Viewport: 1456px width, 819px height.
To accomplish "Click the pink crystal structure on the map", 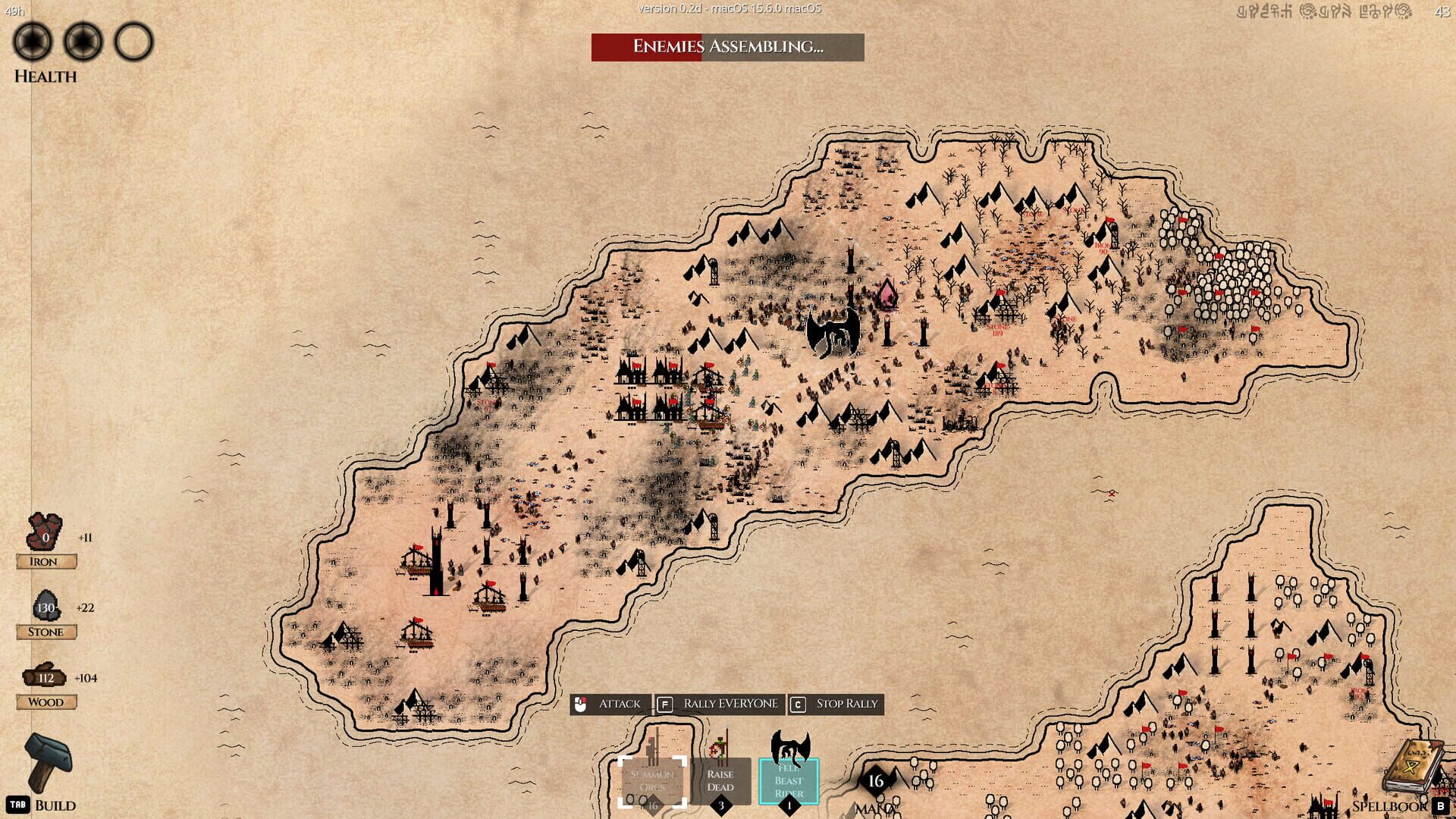I will pyautogui.click(x=888, y=294).
